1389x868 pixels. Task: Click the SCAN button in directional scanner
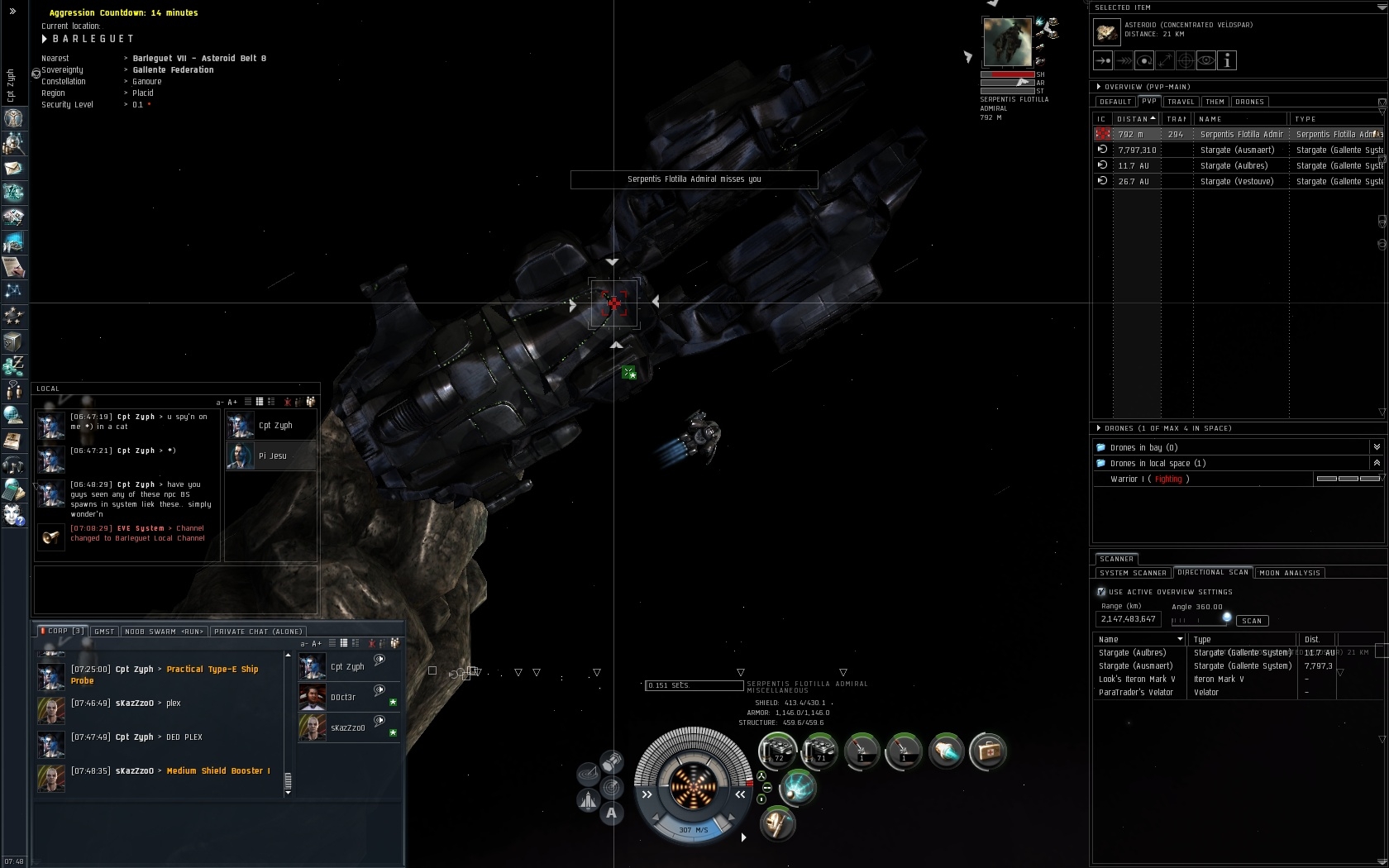click(x=1252, y=621)
